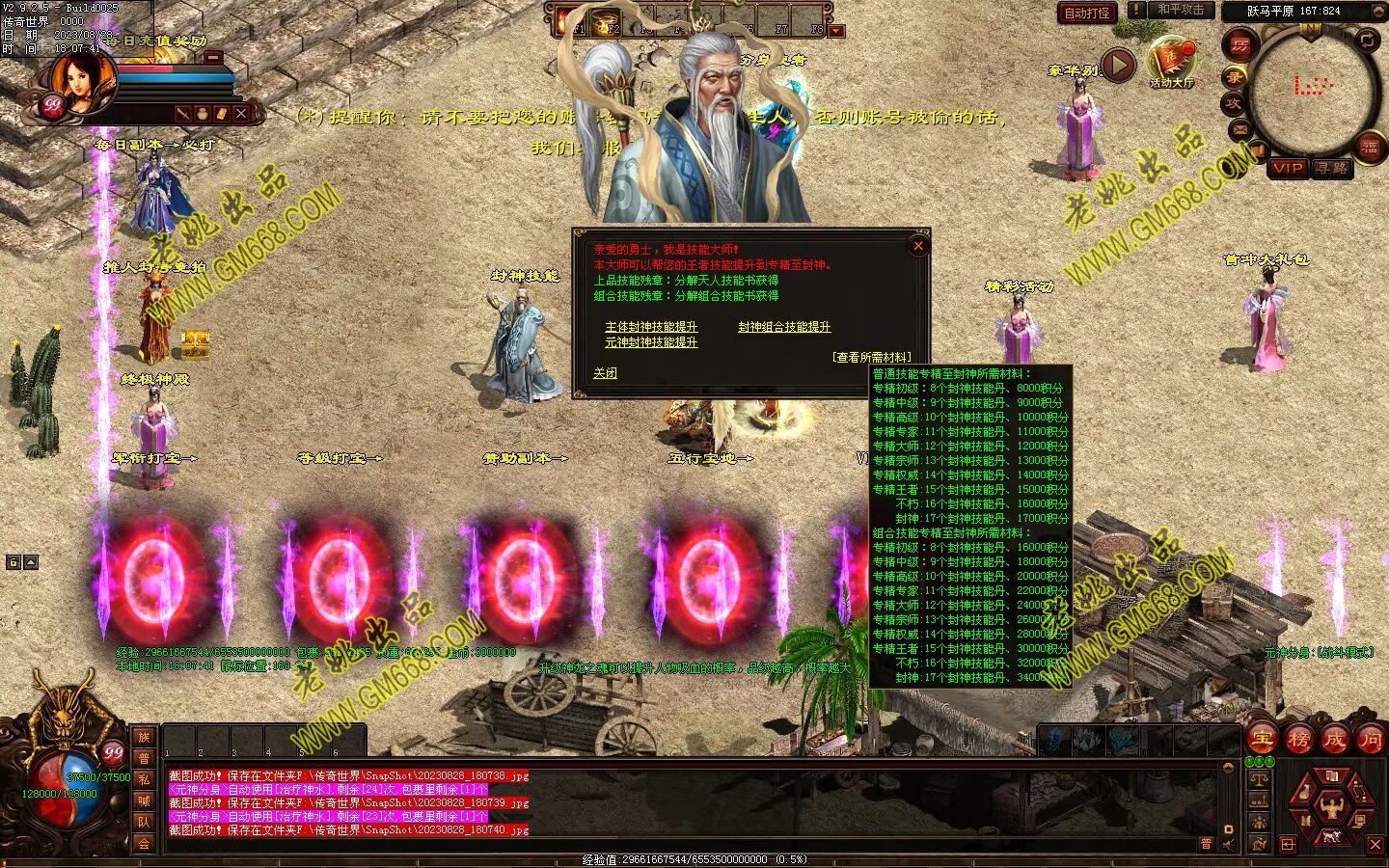Screen dimensions: 1389x868
Task: Open the VIP button beside the minimap
Action: 1288,168
